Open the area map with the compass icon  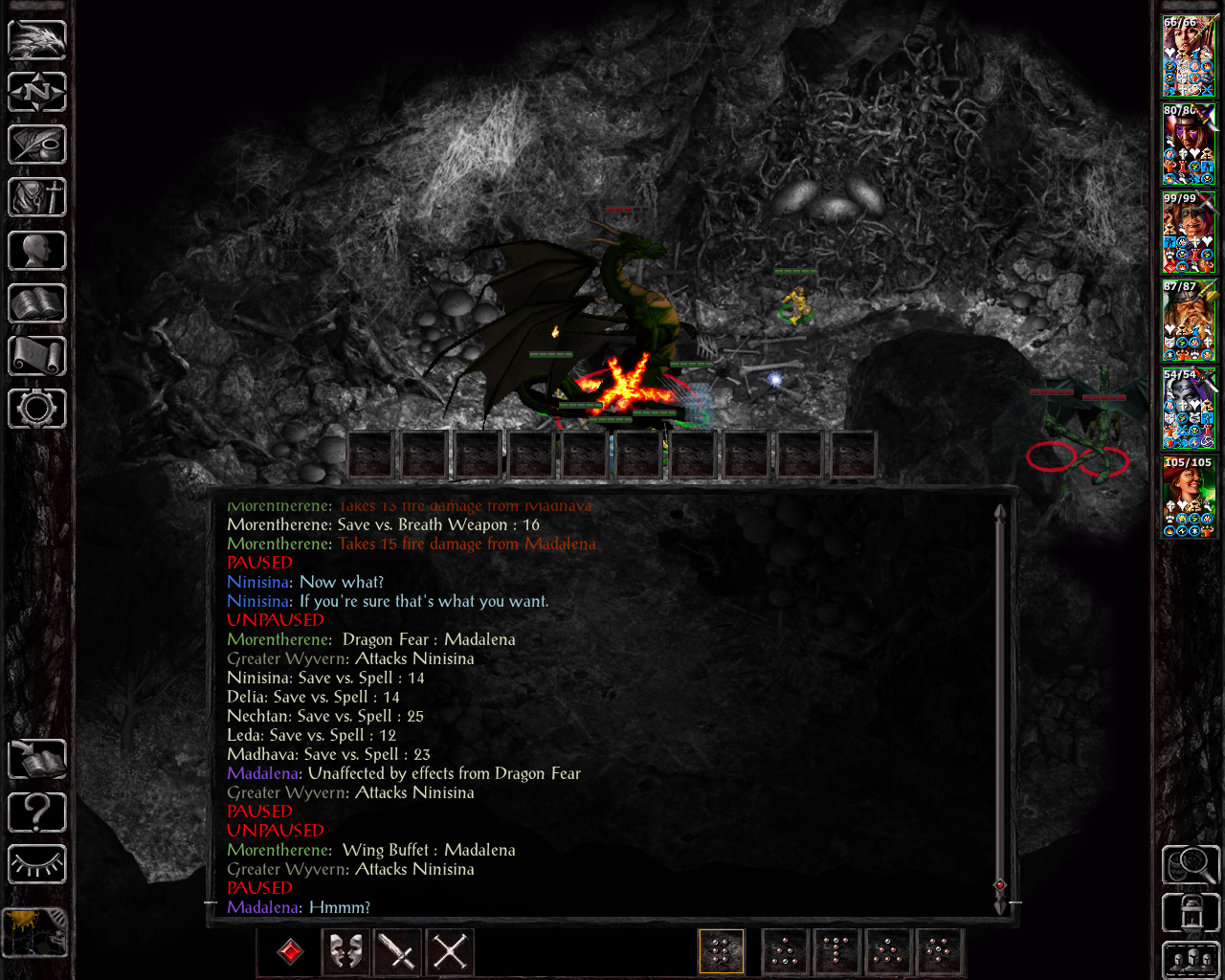click(37, 93)
